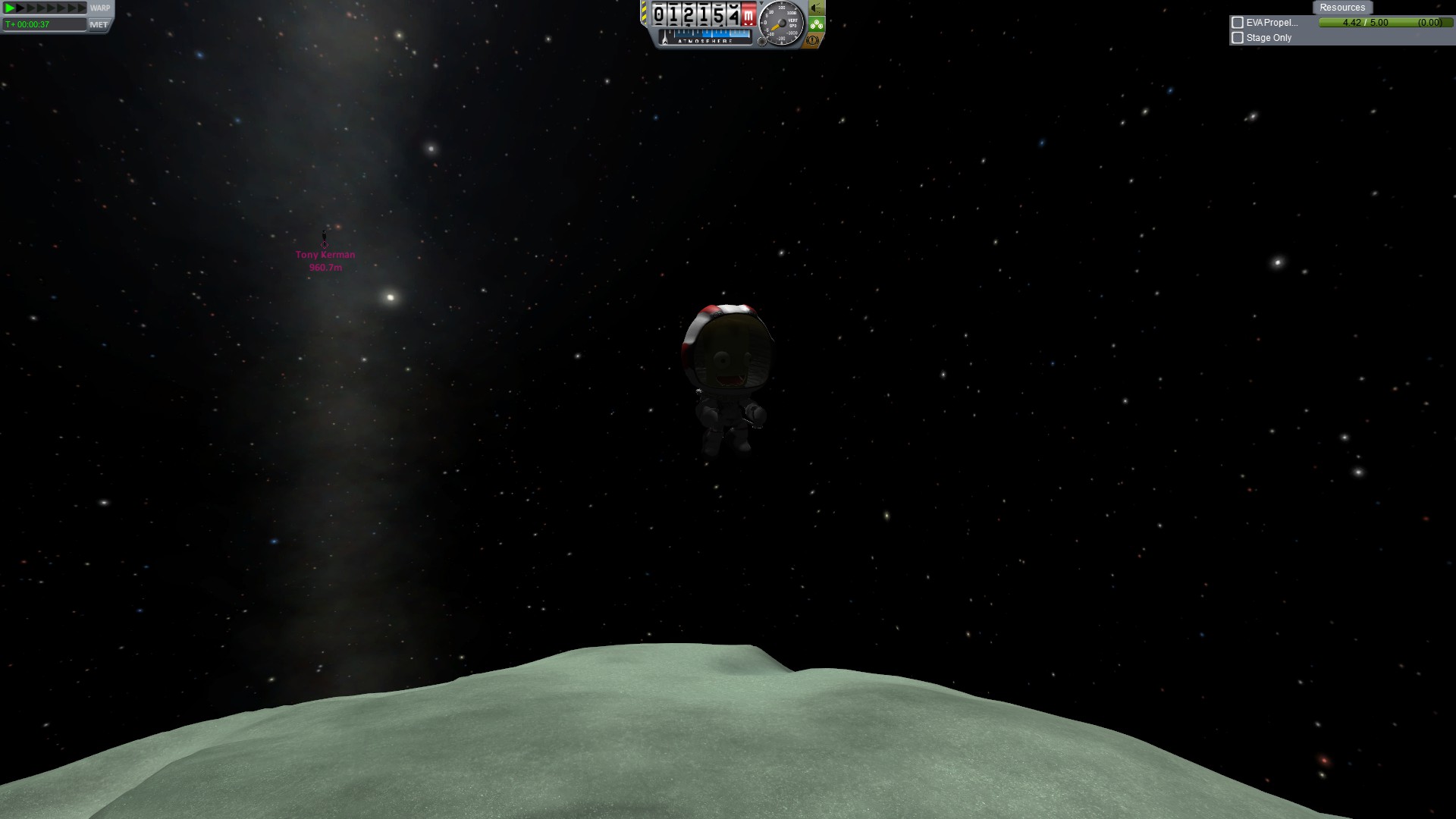Enable the Stage Only checkbox

pyautogui.click(x=1238, y=38)
